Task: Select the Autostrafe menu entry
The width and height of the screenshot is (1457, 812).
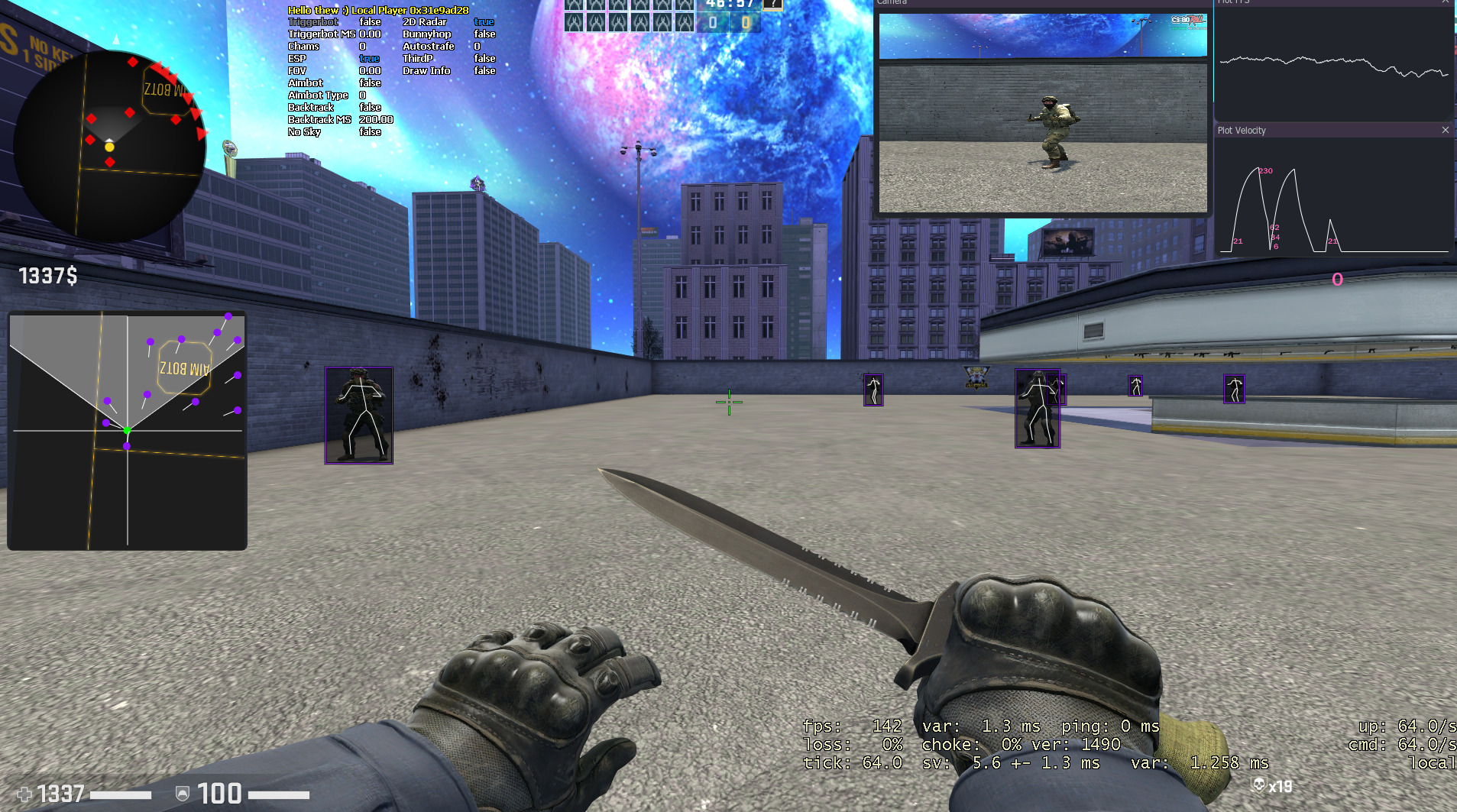Action: click(429, 47)
